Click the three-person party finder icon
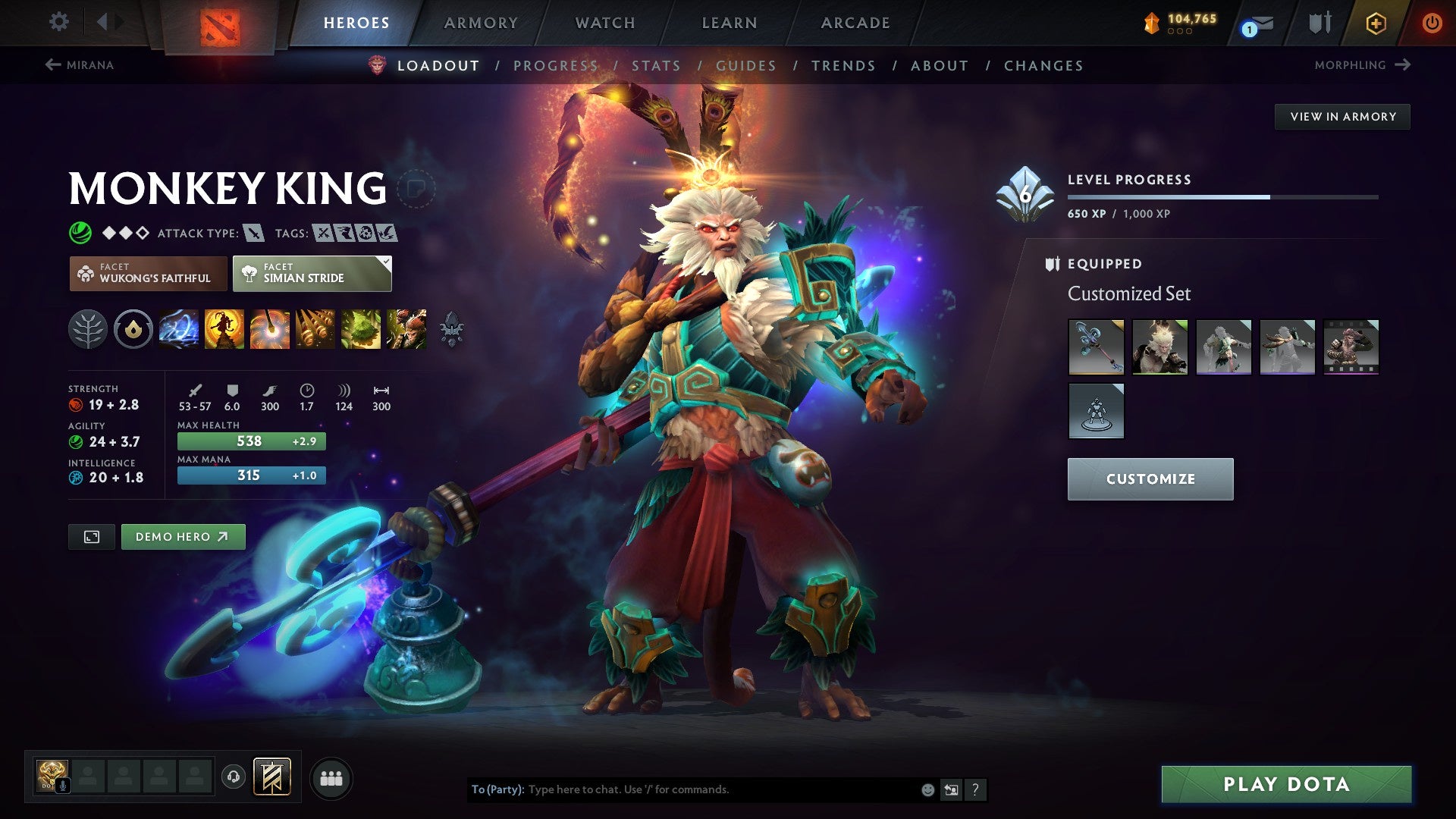The height and width of the screenshot is (819, 1456). pyautogui.click(x=331, y=777)
